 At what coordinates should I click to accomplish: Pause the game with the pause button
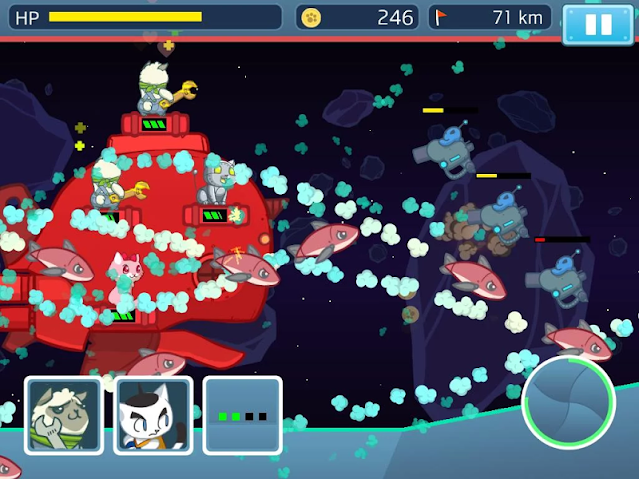coord(598,24)
